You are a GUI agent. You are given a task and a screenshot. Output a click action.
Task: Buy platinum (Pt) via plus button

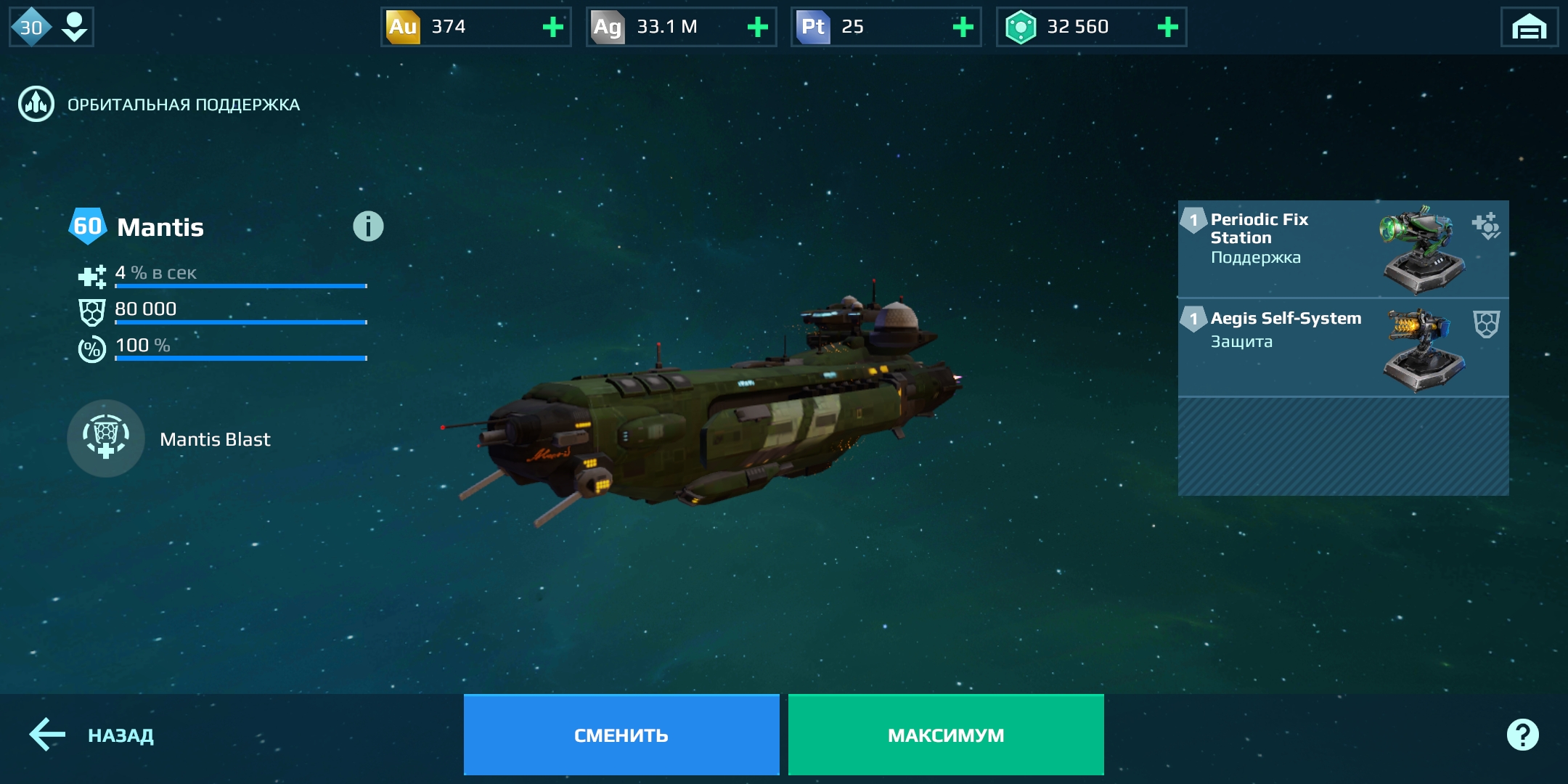(x=963, y=28)
